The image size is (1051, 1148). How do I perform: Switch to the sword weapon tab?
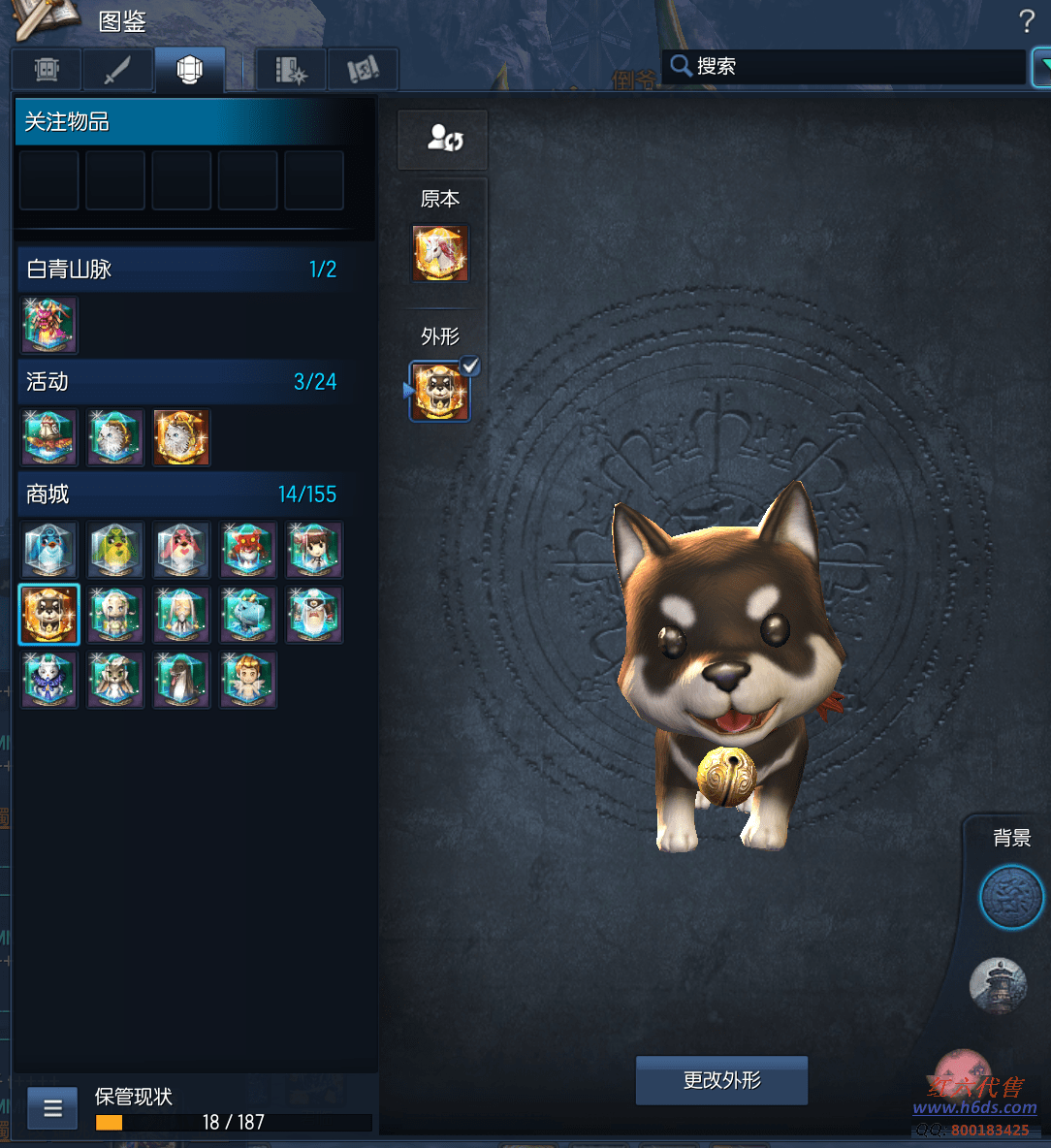117,70
